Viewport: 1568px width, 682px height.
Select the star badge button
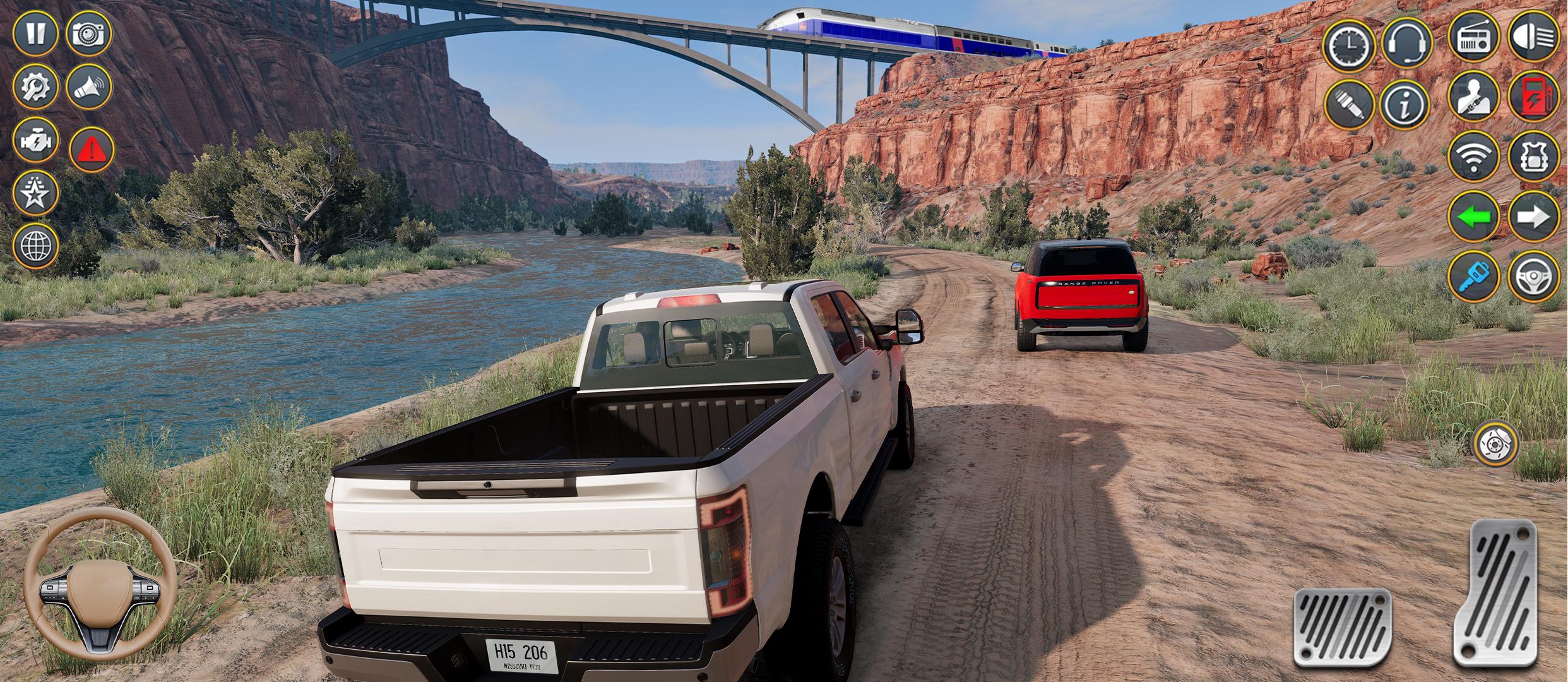click(x=35, y=193)
